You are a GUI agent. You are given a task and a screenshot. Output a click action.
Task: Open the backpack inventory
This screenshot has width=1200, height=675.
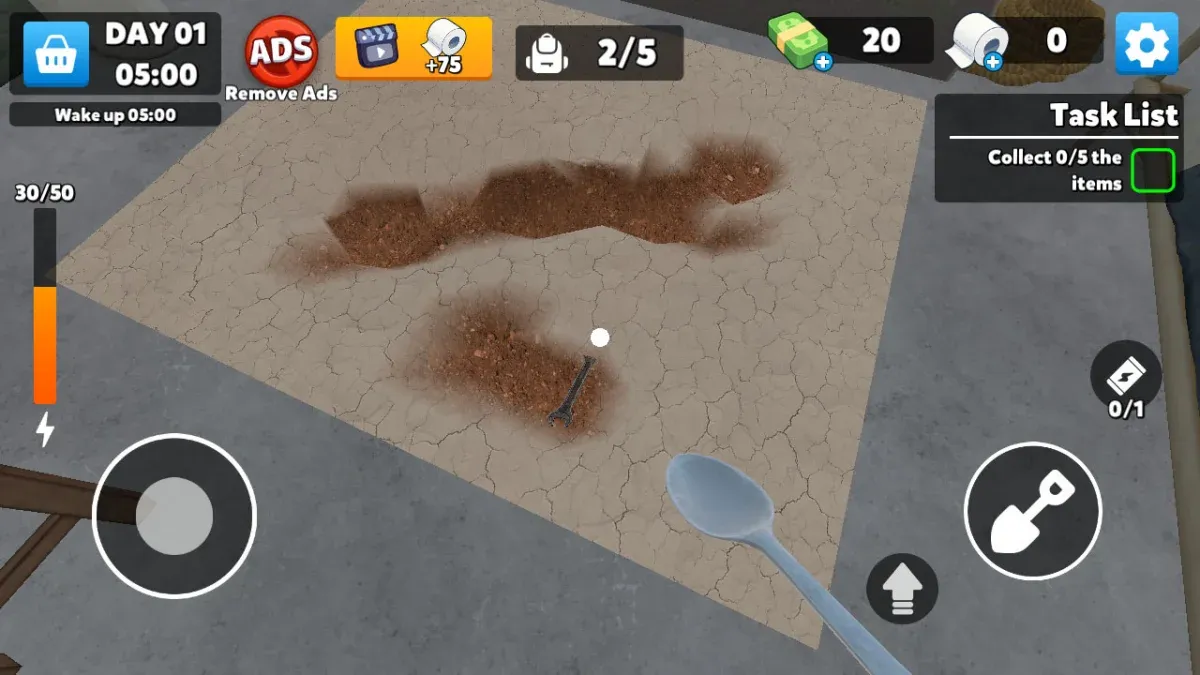pos(599,52)
